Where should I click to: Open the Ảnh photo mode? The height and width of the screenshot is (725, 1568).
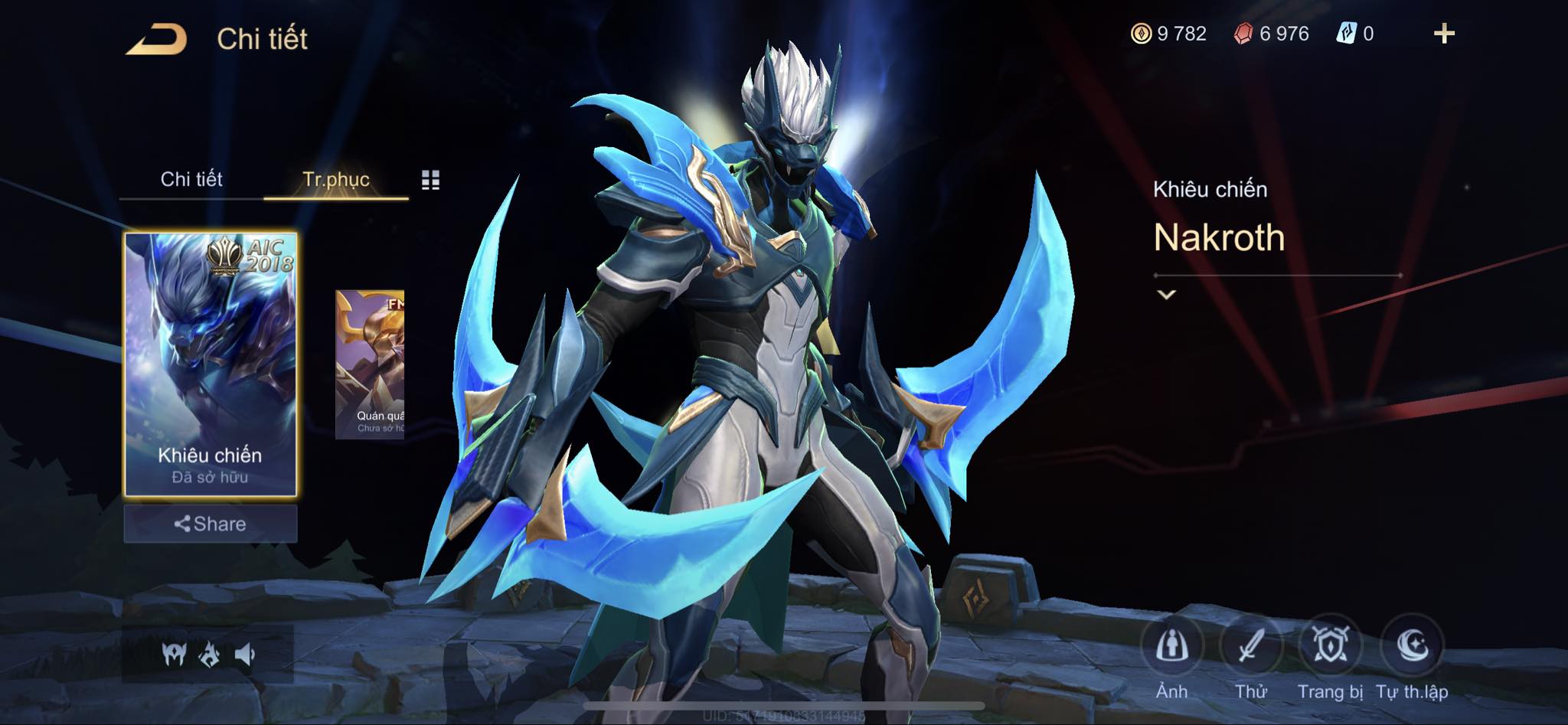click(1171, 647)
